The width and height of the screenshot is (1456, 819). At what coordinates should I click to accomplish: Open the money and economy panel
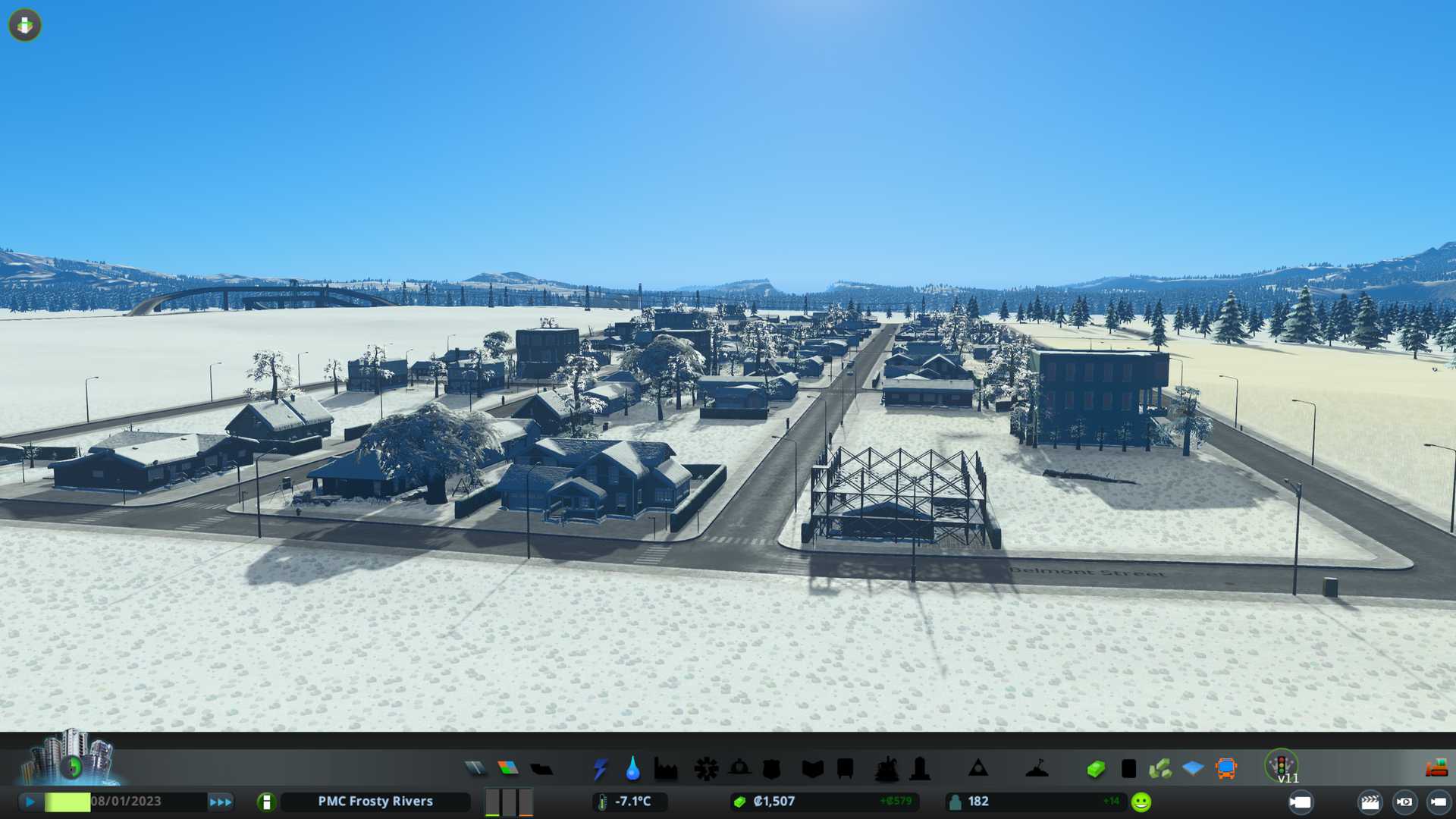1095,769
